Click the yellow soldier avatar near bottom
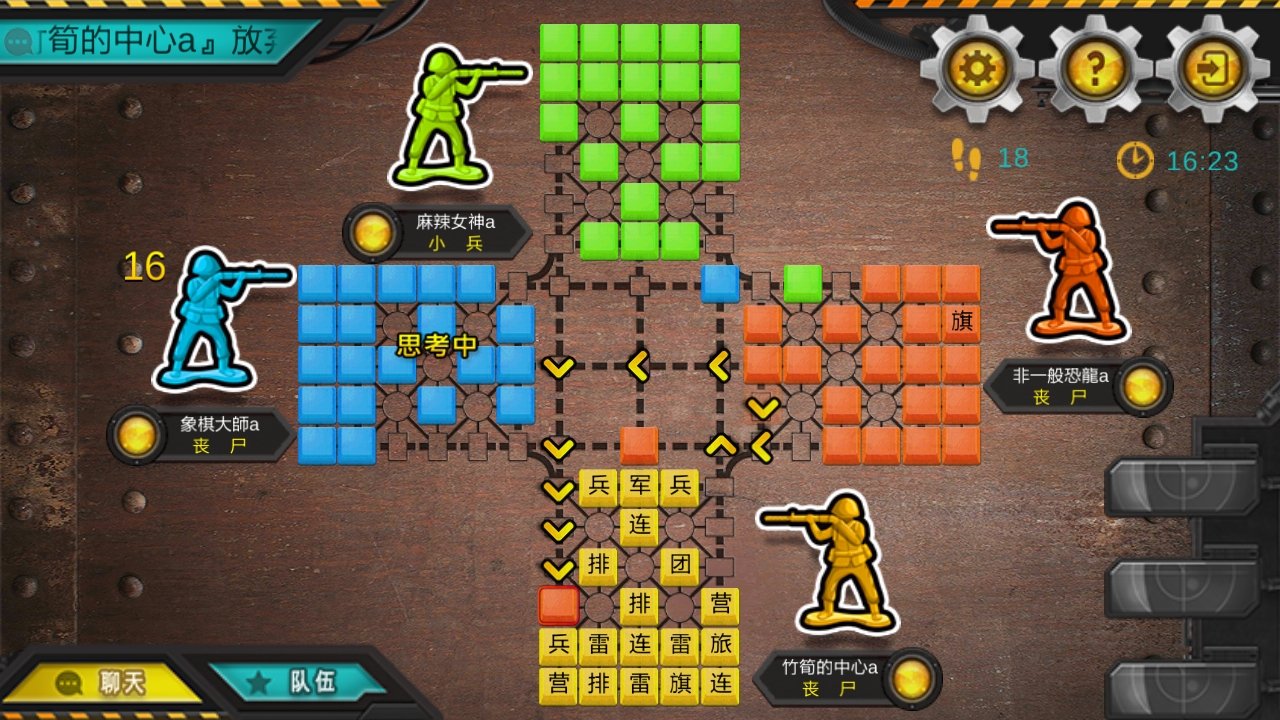This screenshot has width=1280, height=720. [x=845, y=565]
